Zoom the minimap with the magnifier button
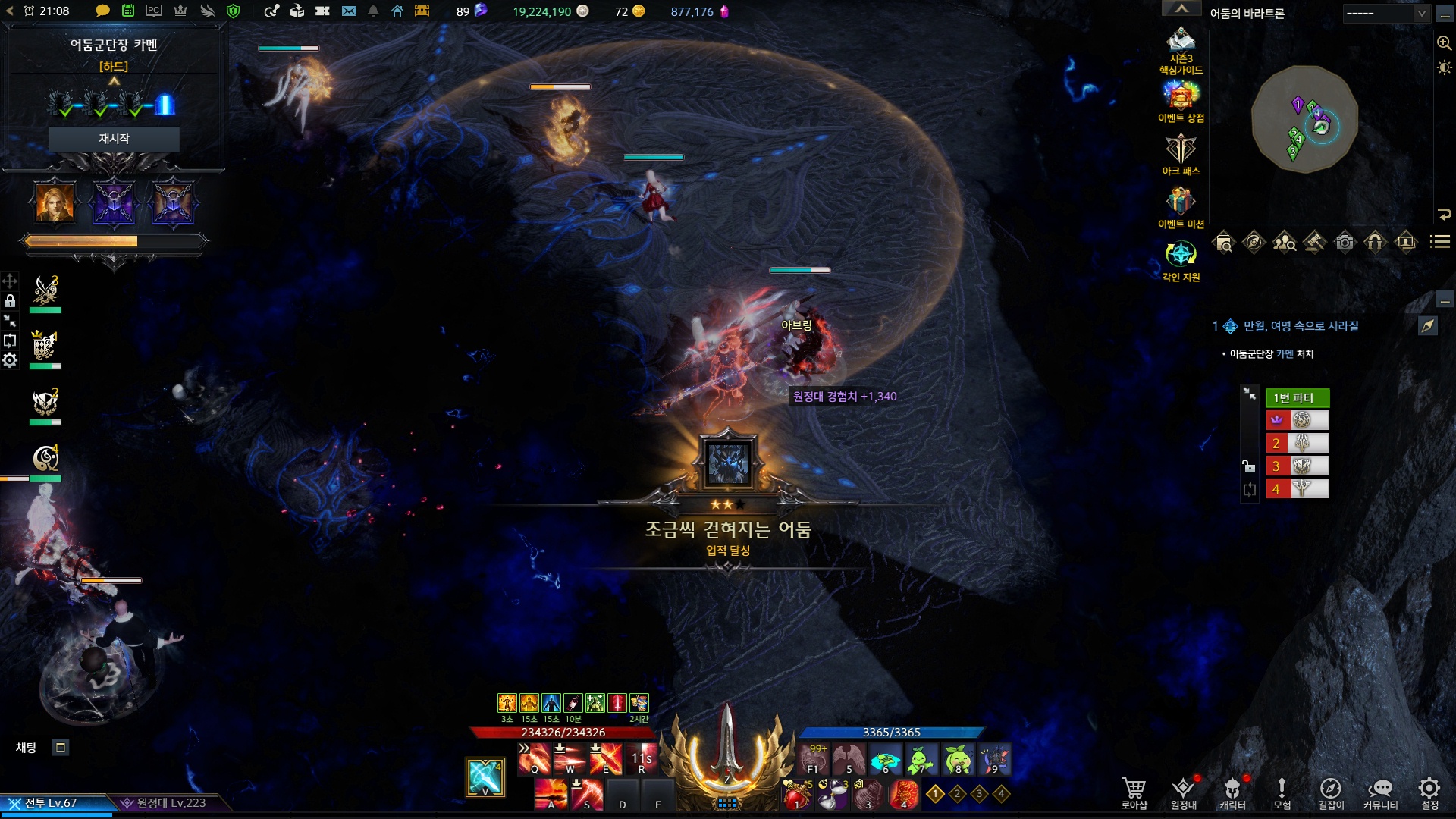1456x819 pixels. [x=1444, y=43]
